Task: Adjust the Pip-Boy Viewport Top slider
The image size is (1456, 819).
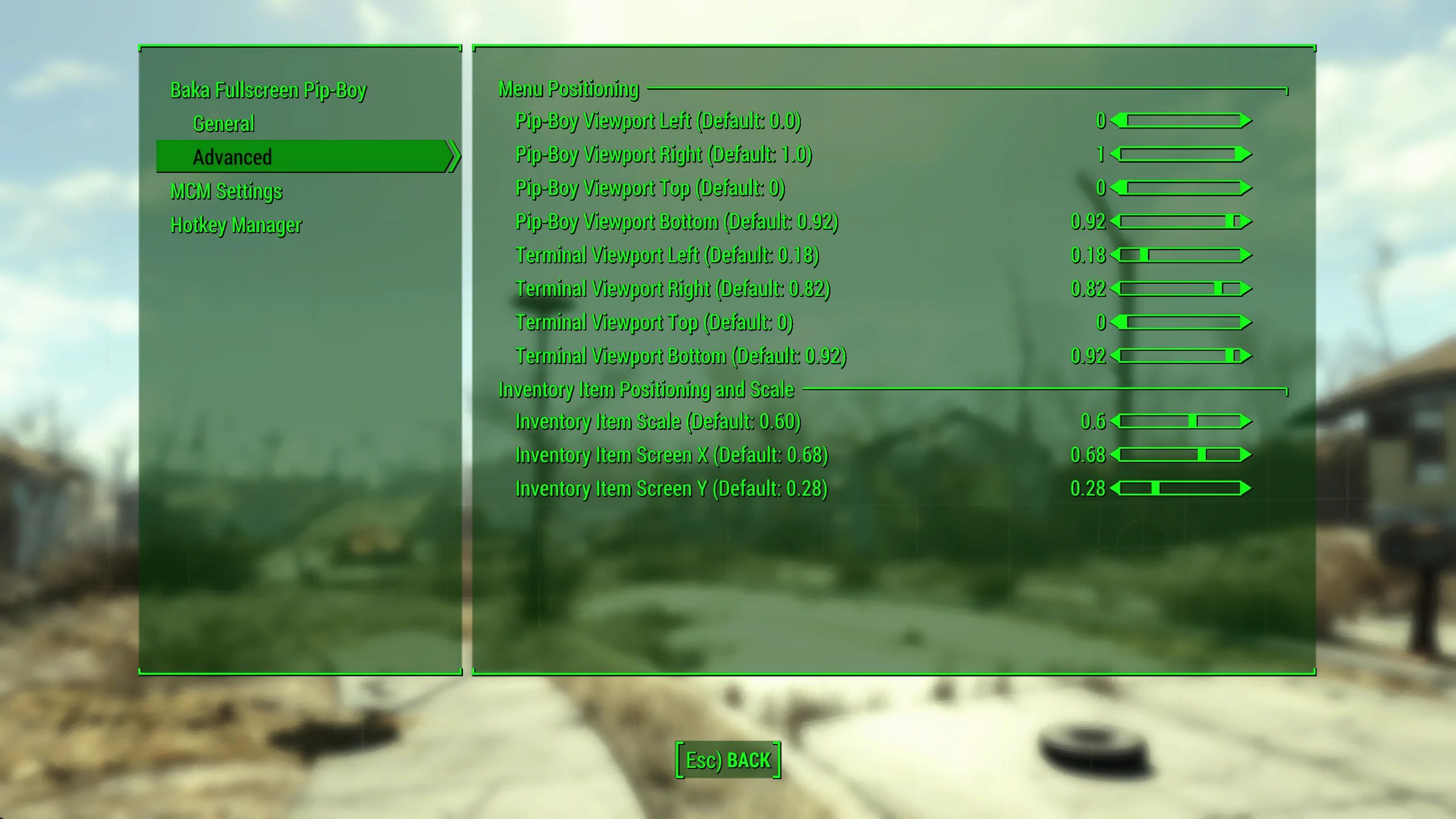Action: (x=1180, y=188)
